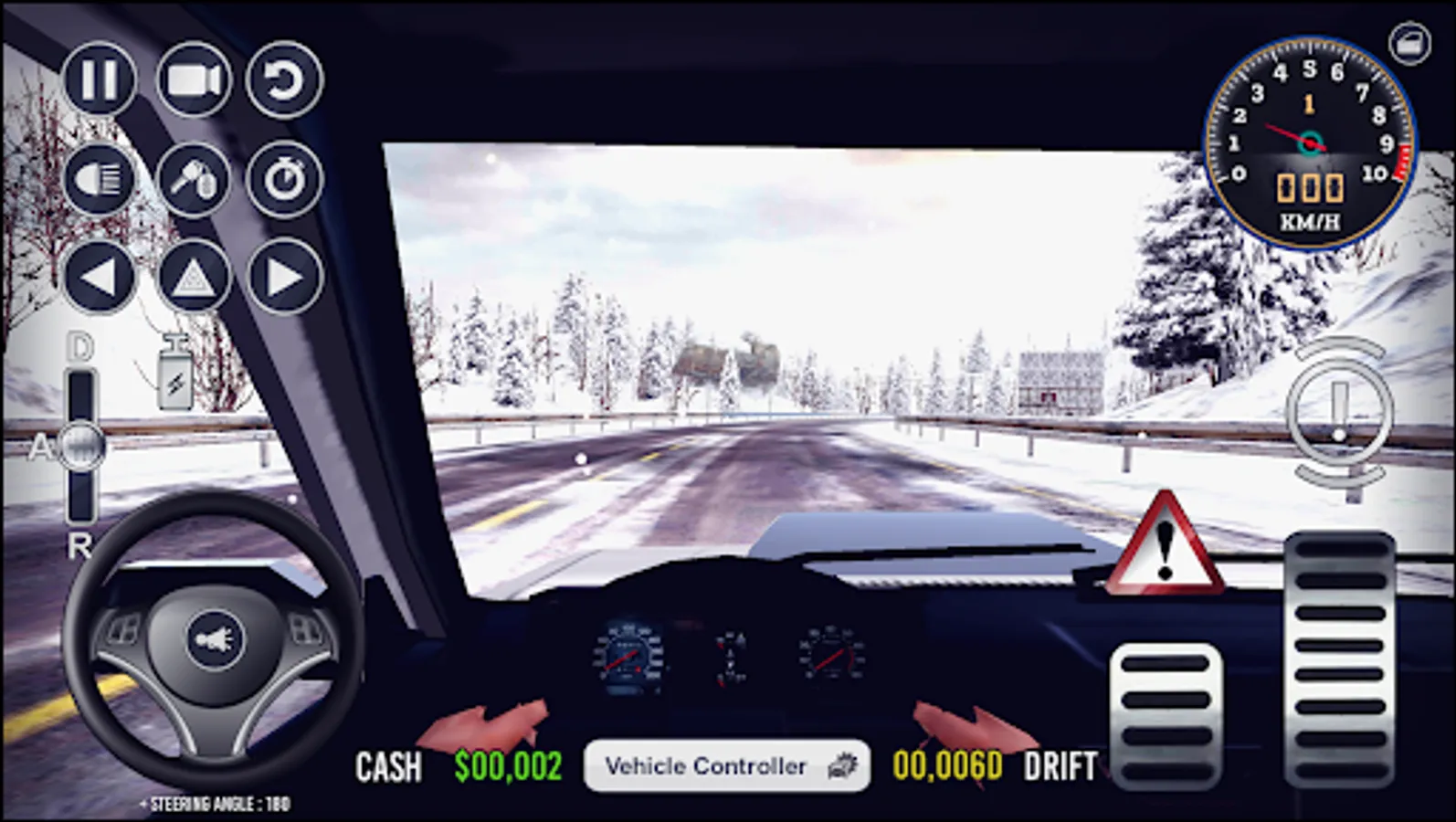Restart the current drive
The height and width of the screenshot is (822, 1456).
(285, 80)
